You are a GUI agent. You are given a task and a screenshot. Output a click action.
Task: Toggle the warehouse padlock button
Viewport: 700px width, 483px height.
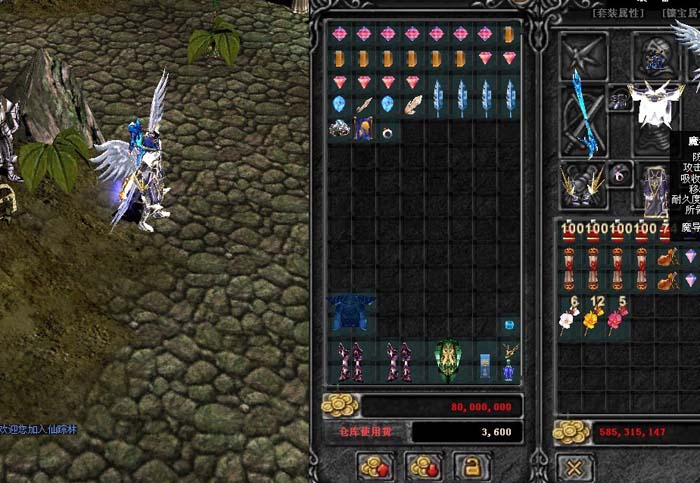(471, 466)
